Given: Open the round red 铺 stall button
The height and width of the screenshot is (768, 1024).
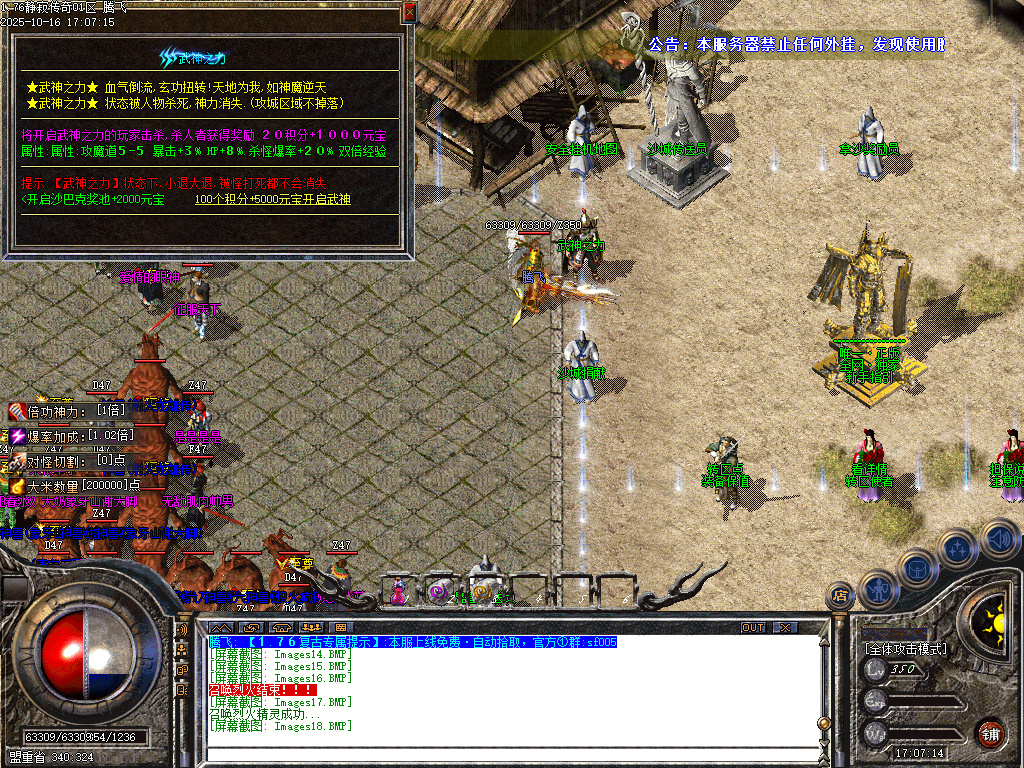Looking at the screenshot, I should [990, 732].
